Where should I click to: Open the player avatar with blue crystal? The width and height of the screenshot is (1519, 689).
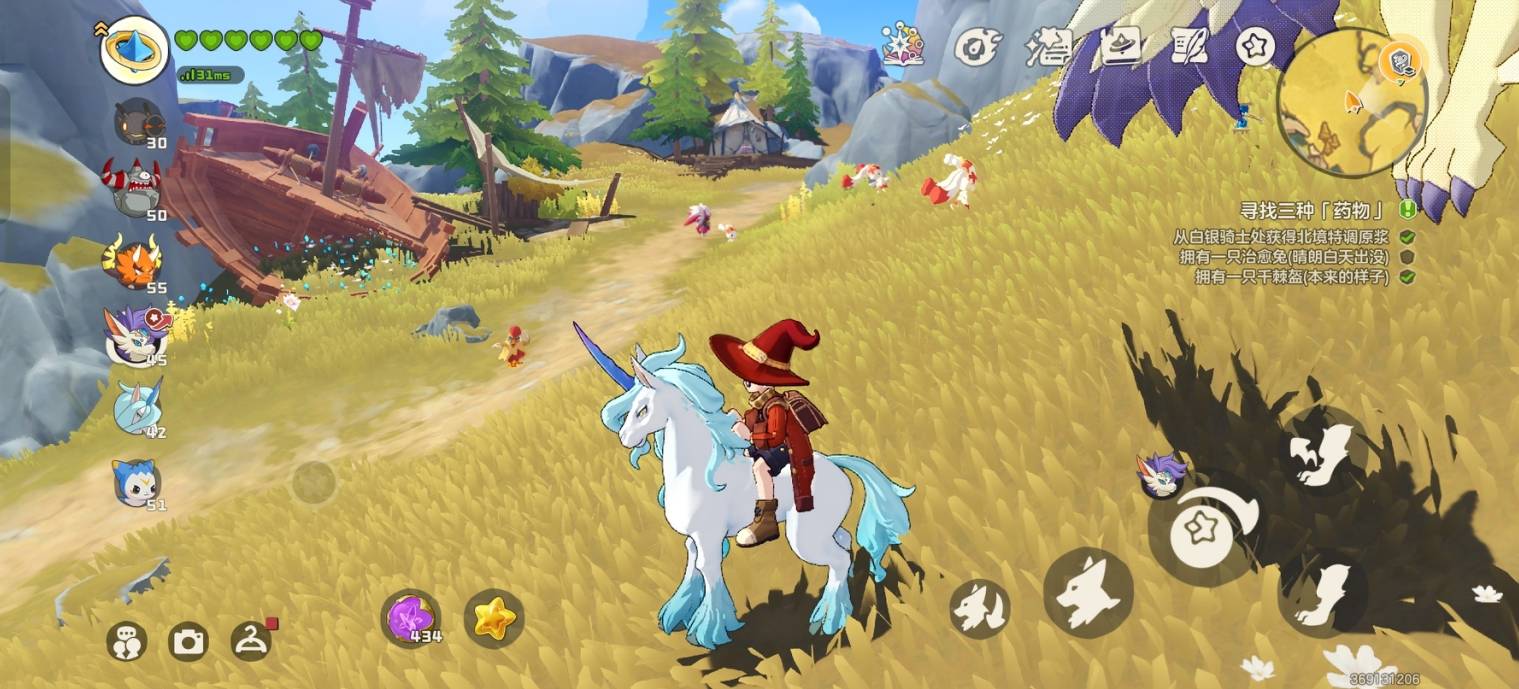[134, 50]
